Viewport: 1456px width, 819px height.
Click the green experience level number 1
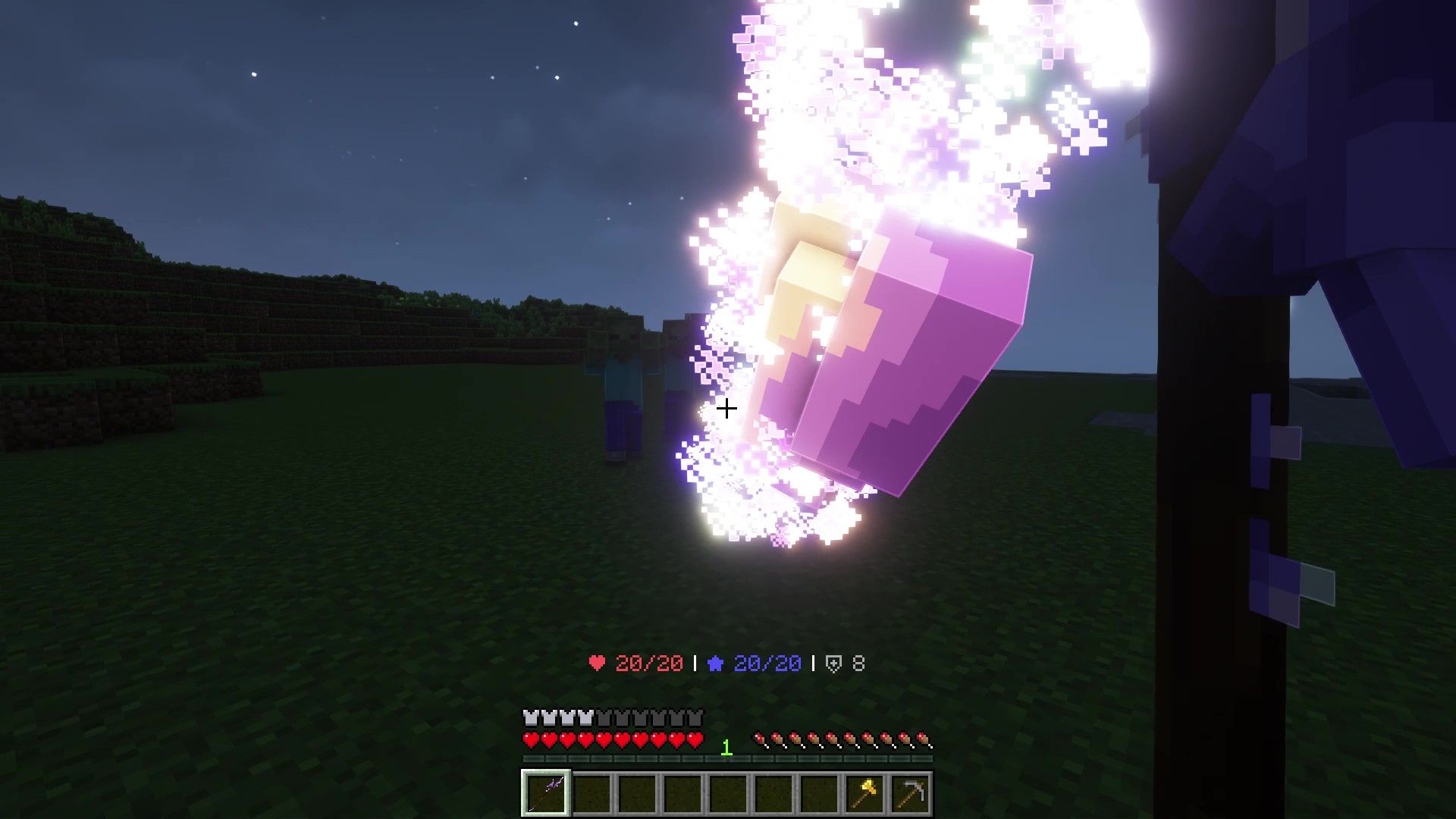pos(726,746)
